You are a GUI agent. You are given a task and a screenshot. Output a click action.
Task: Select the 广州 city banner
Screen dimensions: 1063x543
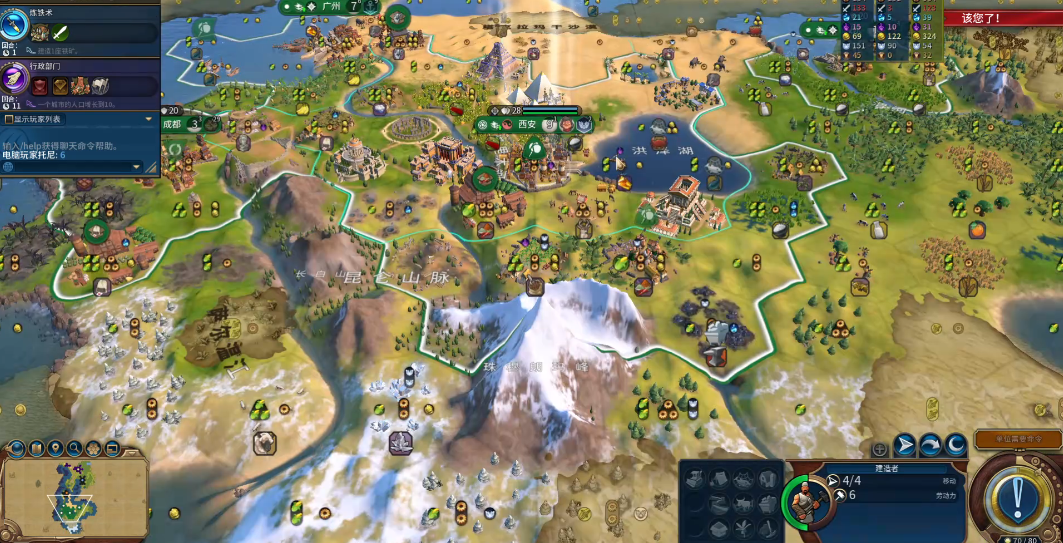pyautogui.click(x=325, y=7)
